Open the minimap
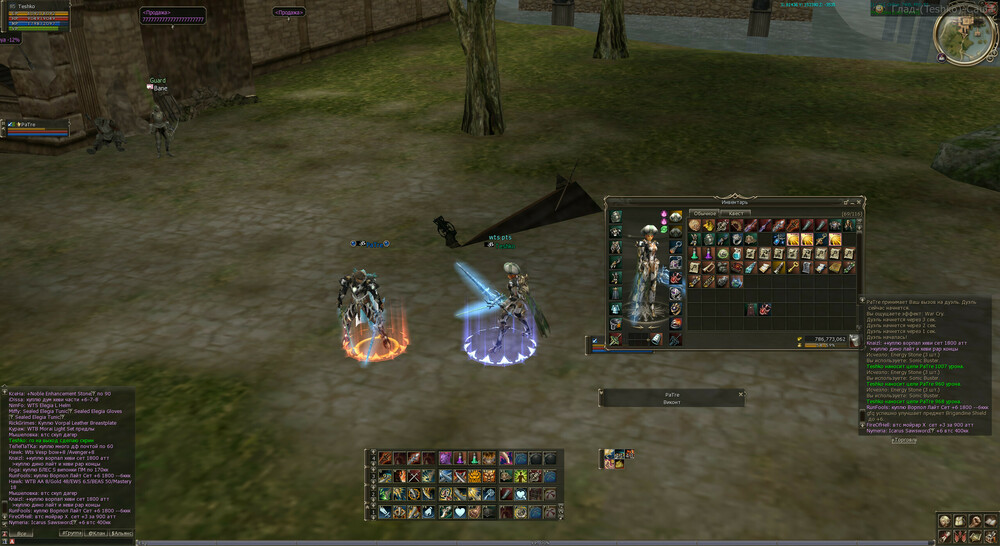Viewport: 1000px width, 546px height. (x=964, y=37)
